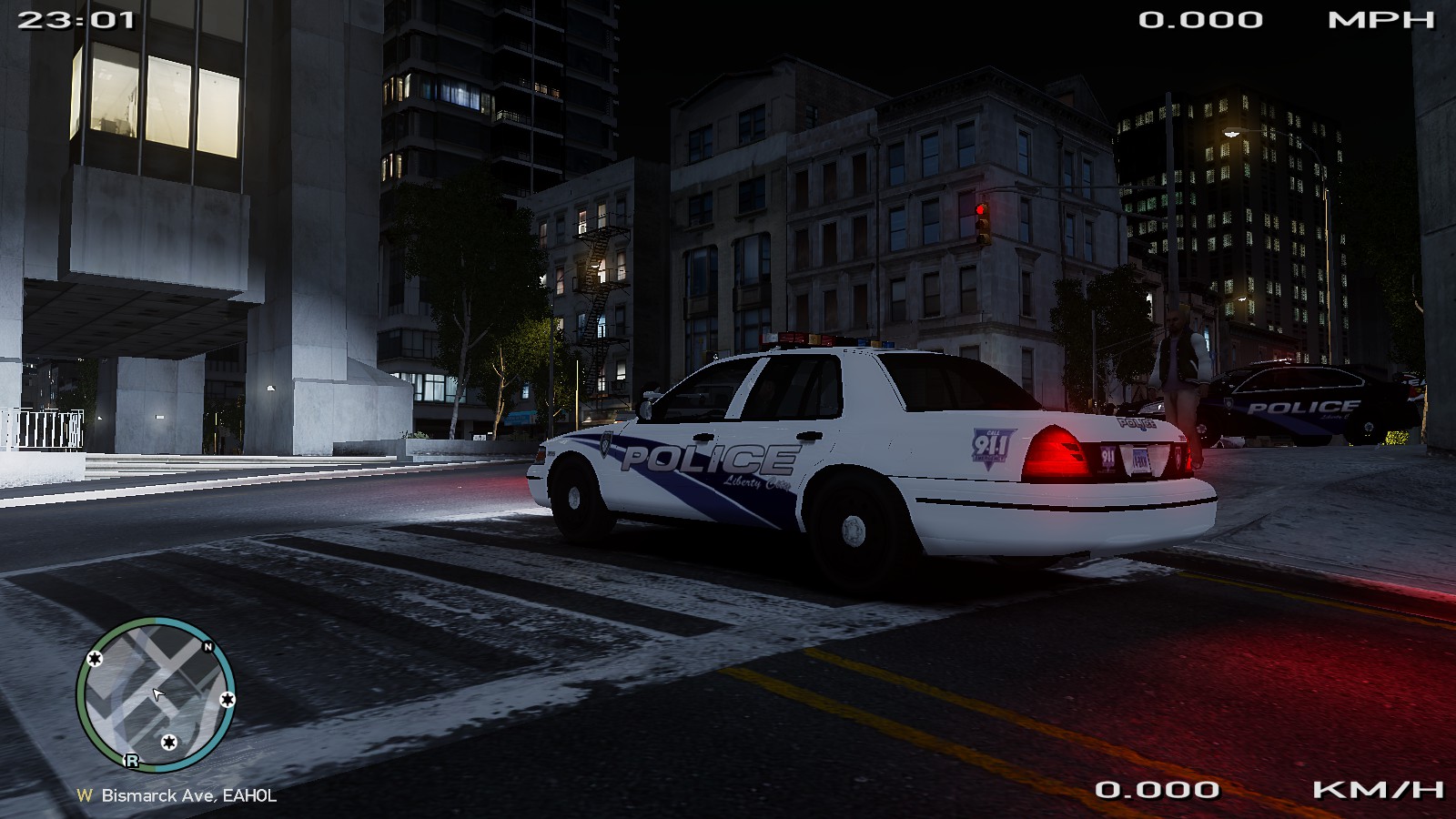1456x819 pixels.
Task: Select the player arrow on the minimap
Action: pos(158,695)
